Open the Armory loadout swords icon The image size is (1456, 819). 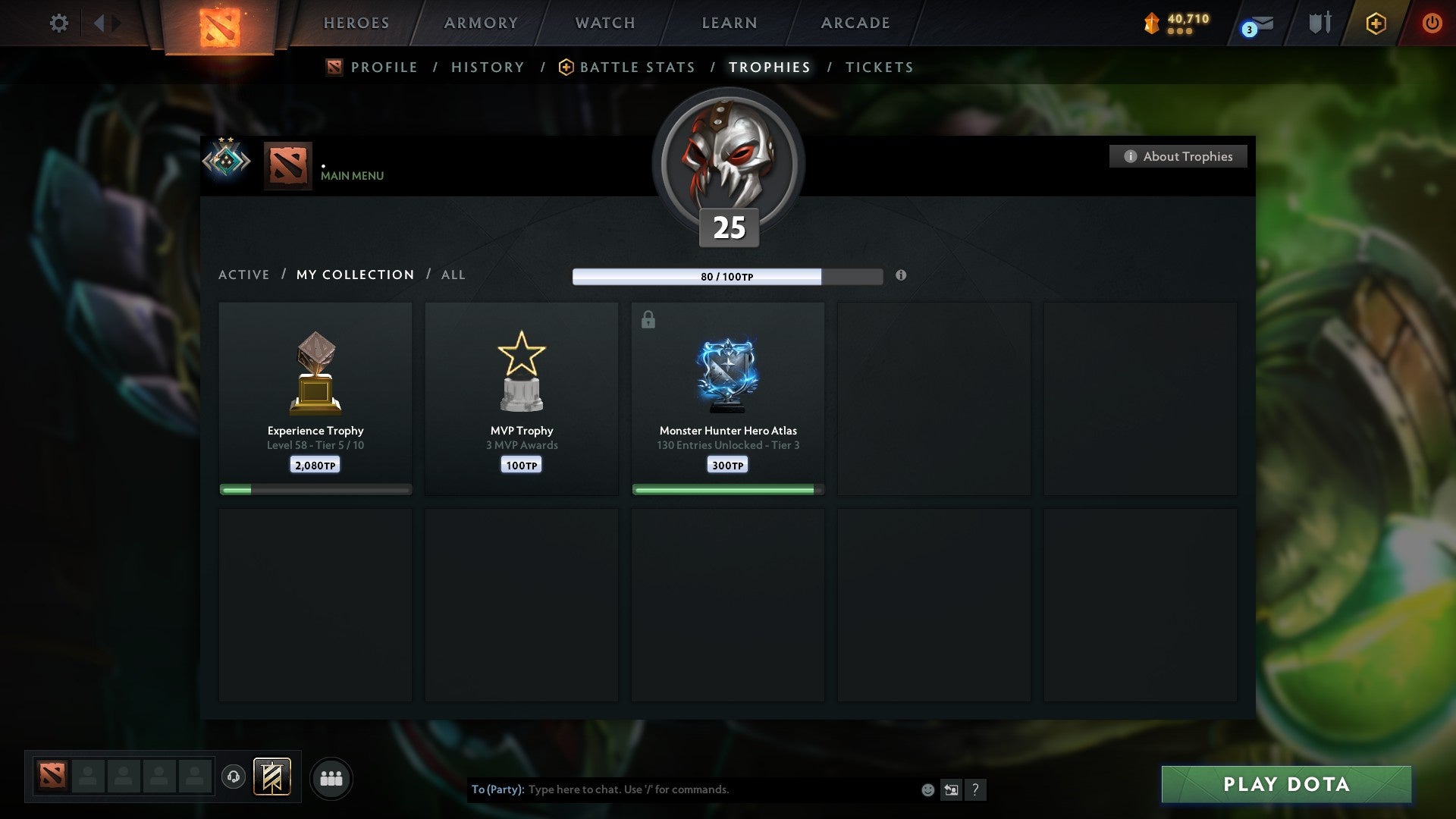1319,23
